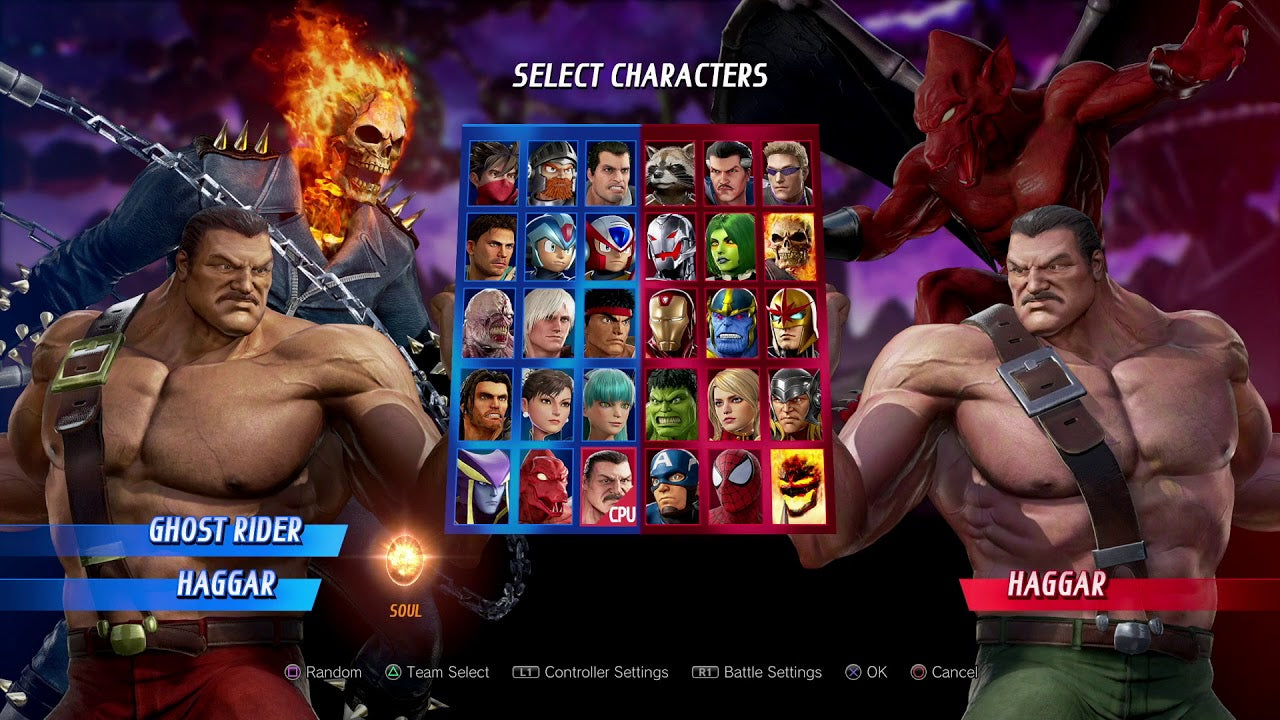Pick green-skinned Gamora

pos(731,246)
